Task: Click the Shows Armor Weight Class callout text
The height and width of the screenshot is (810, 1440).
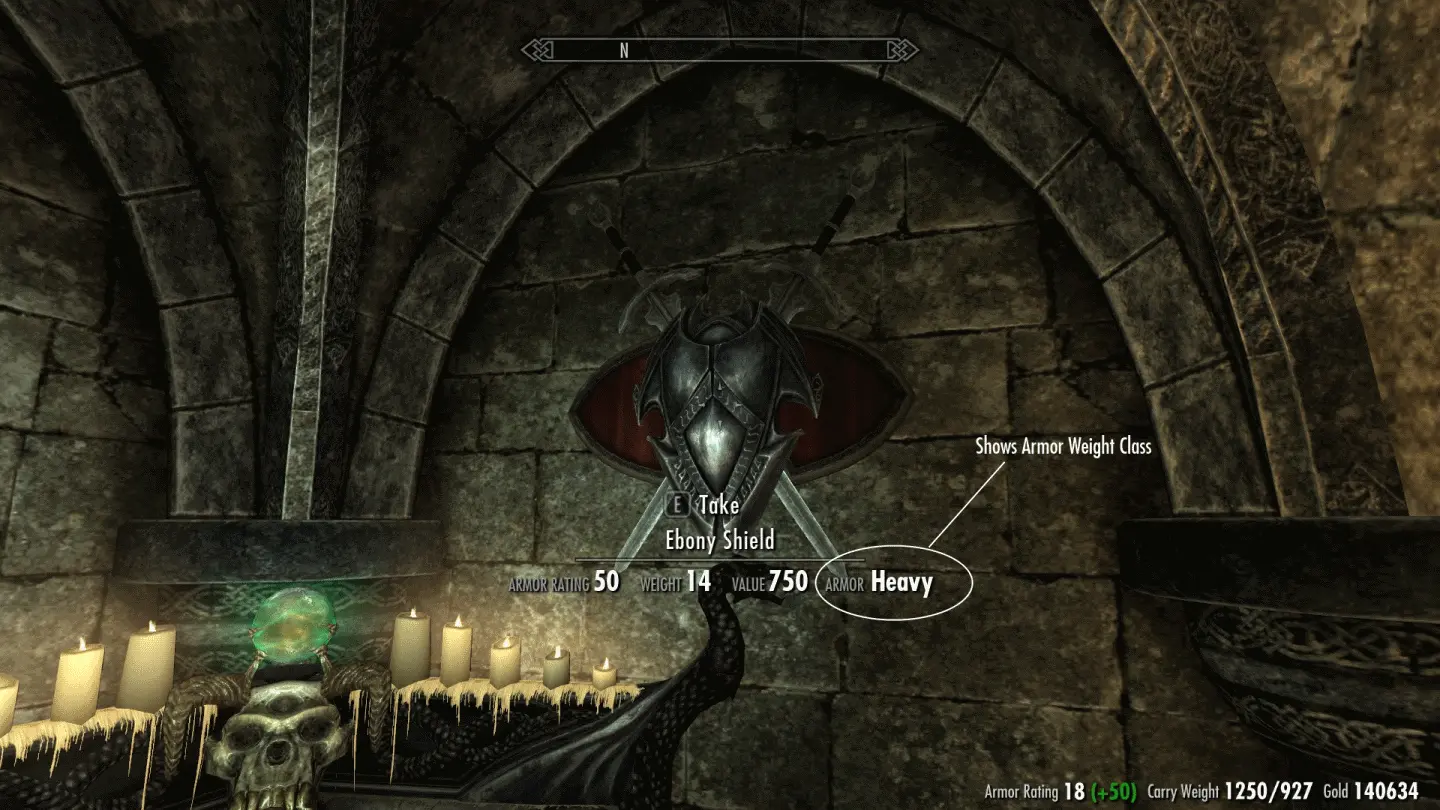Action: pyautogui.click(x=1065, y=447)
